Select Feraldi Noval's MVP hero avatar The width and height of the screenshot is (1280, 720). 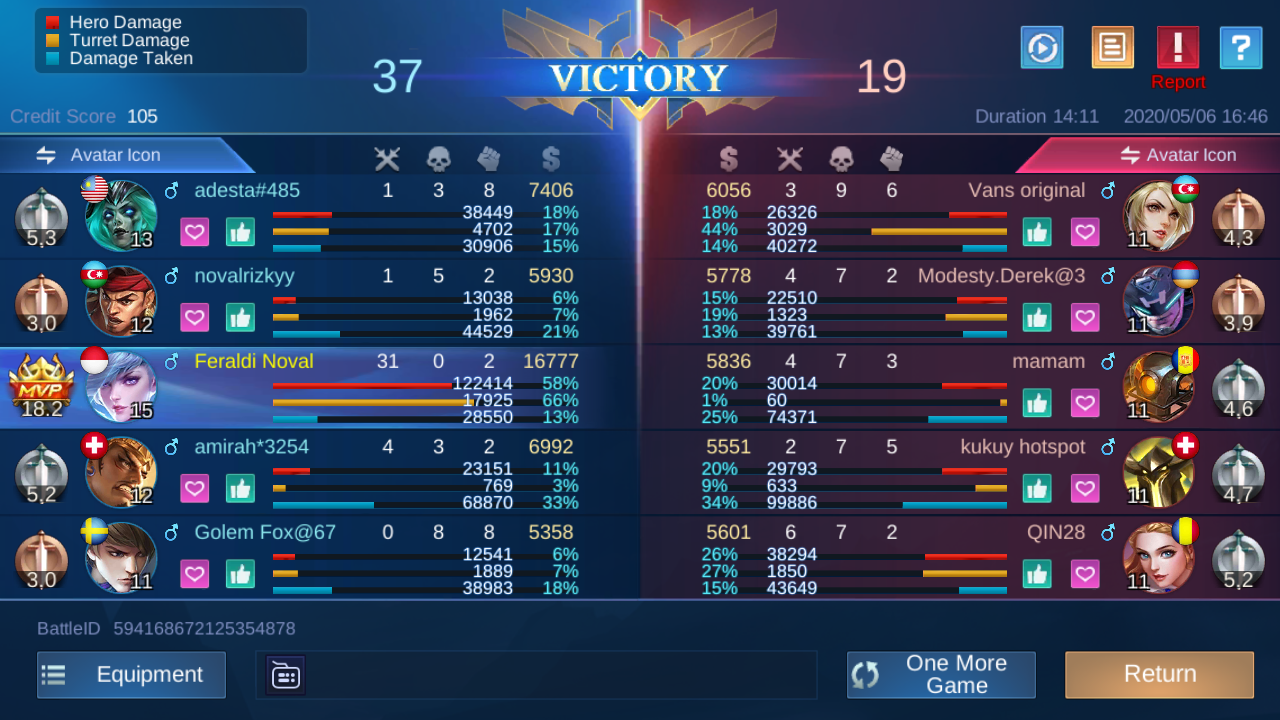click(122, 387)
